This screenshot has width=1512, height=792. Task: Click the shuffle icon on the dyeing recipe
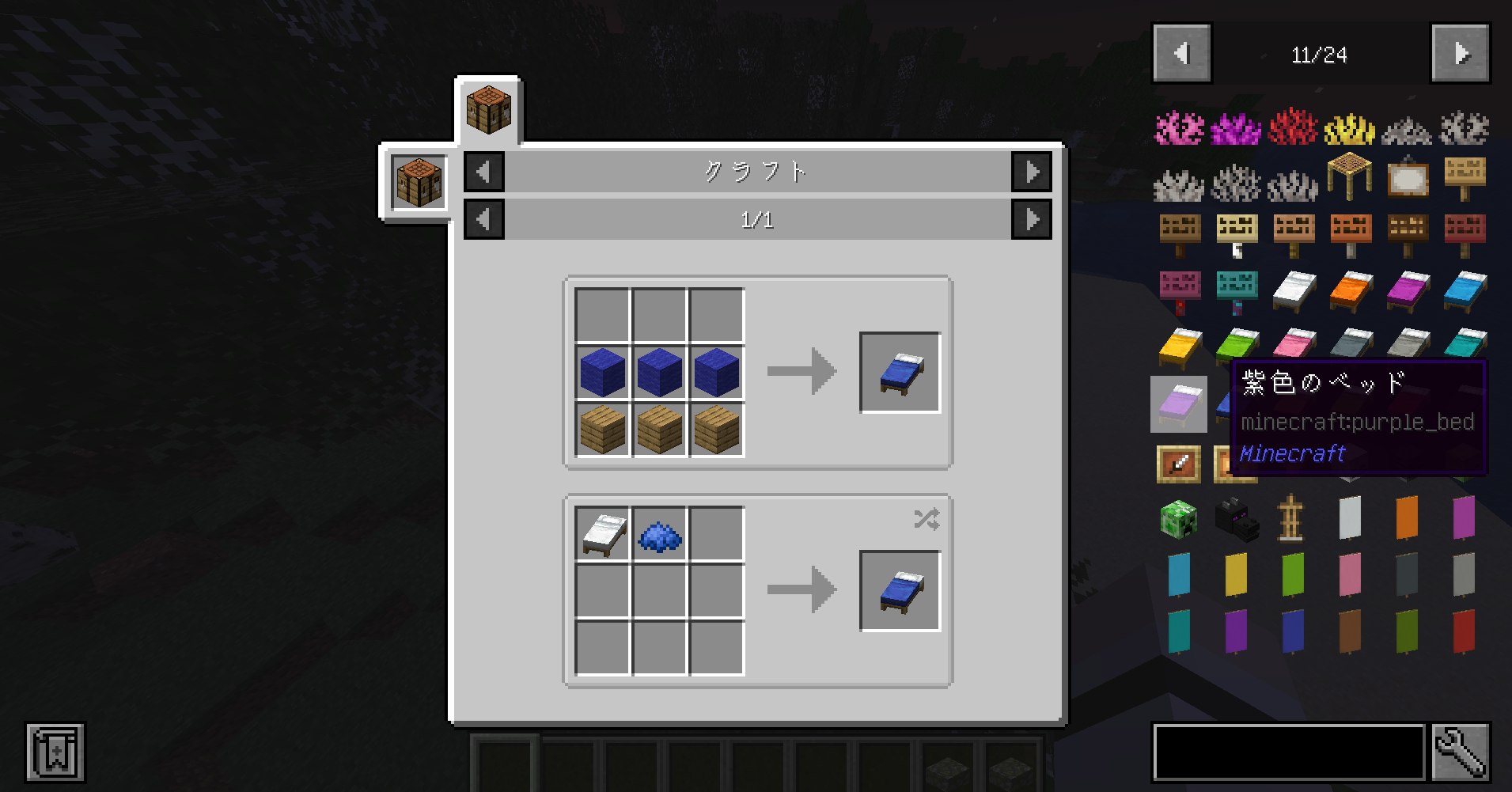[927, 518]
